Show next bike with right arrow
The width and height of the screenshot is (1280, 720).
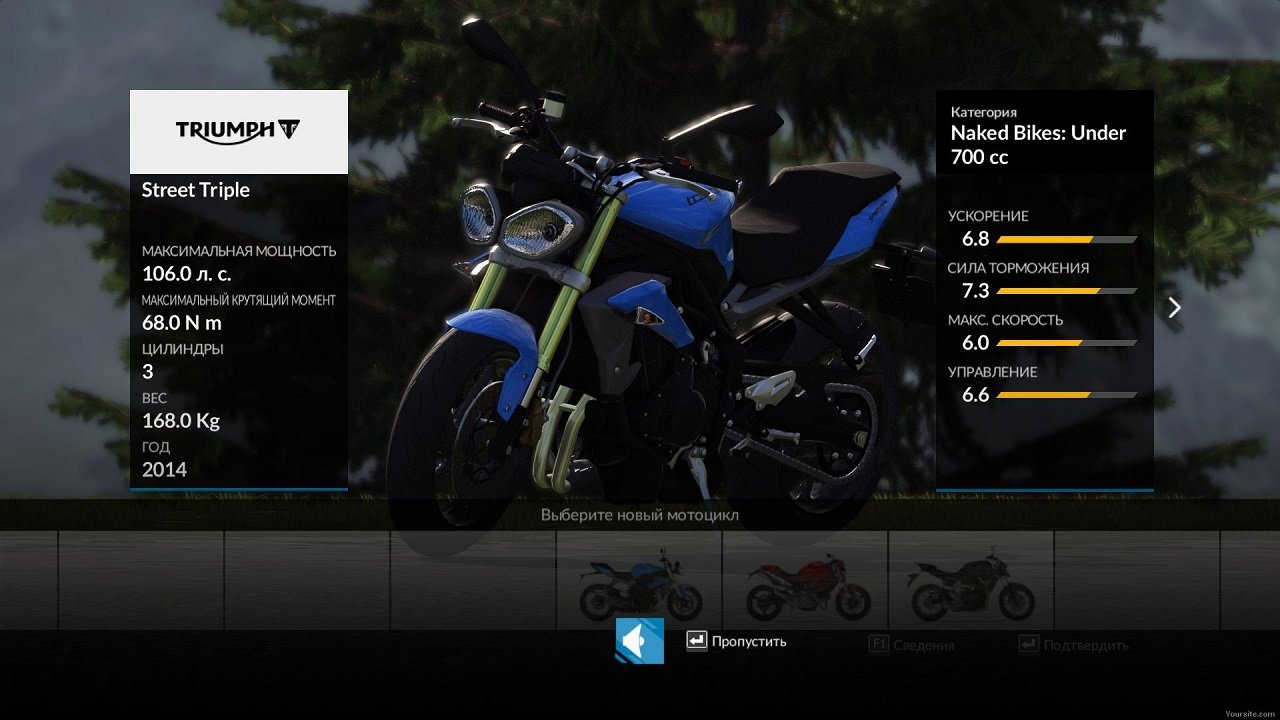point(1175,308)
